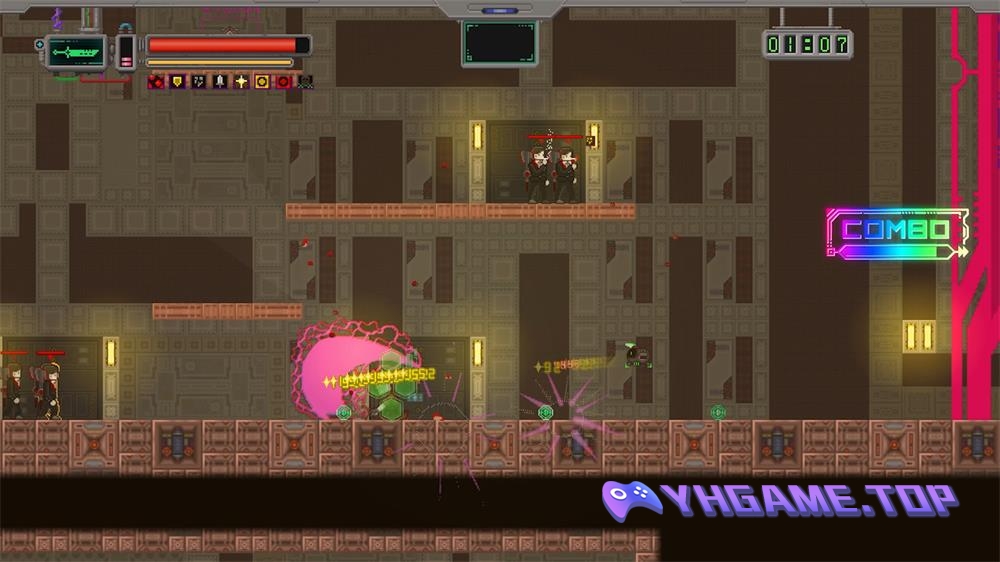Screen dimensions: 1000x562
Task: Choose the red orb status icon
Action: pyautogui.click(x=284, y=82)
